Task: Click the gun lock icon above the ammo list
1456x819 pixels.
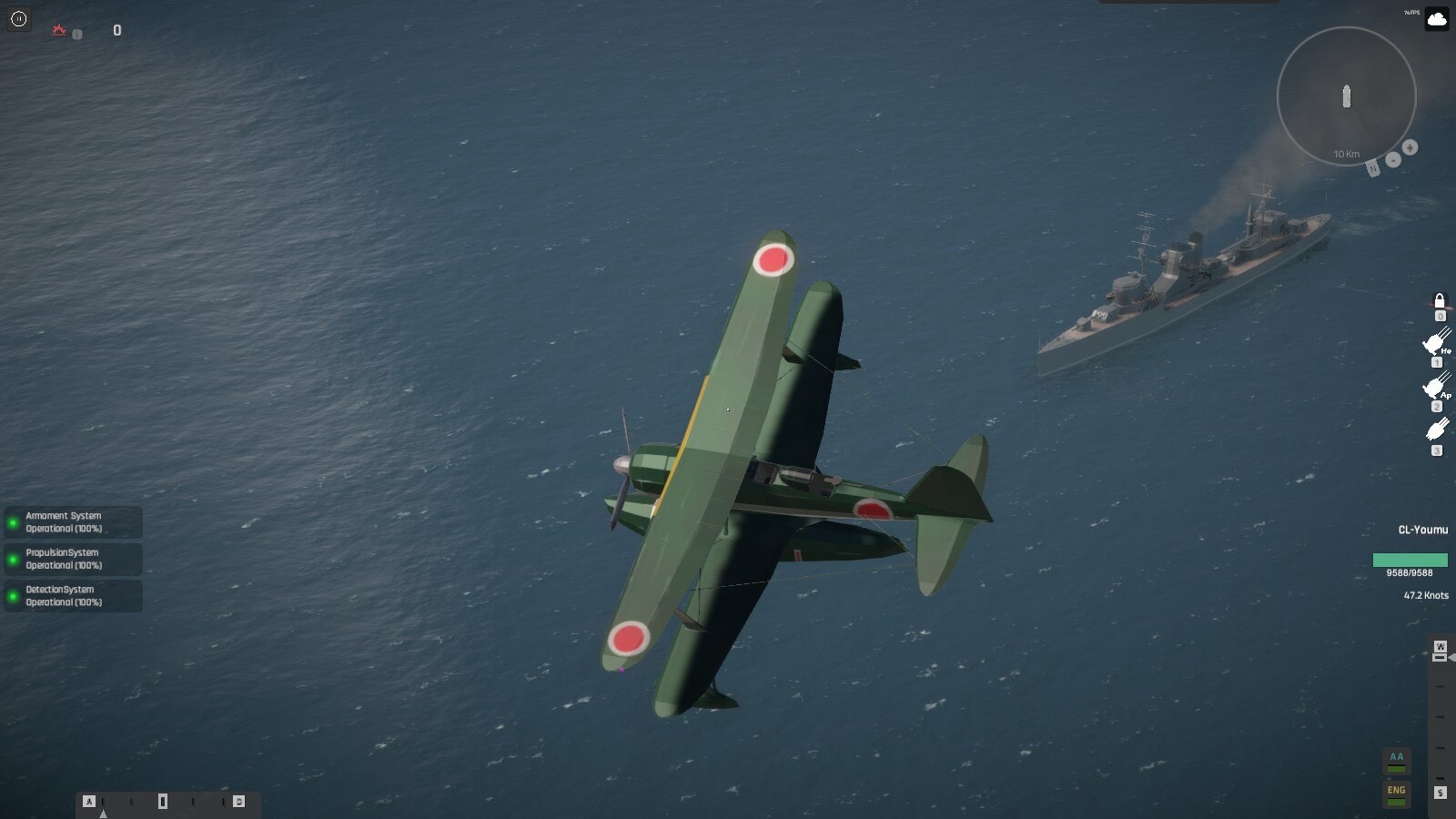Action: pyautogui.click(x=1441, y=301)
